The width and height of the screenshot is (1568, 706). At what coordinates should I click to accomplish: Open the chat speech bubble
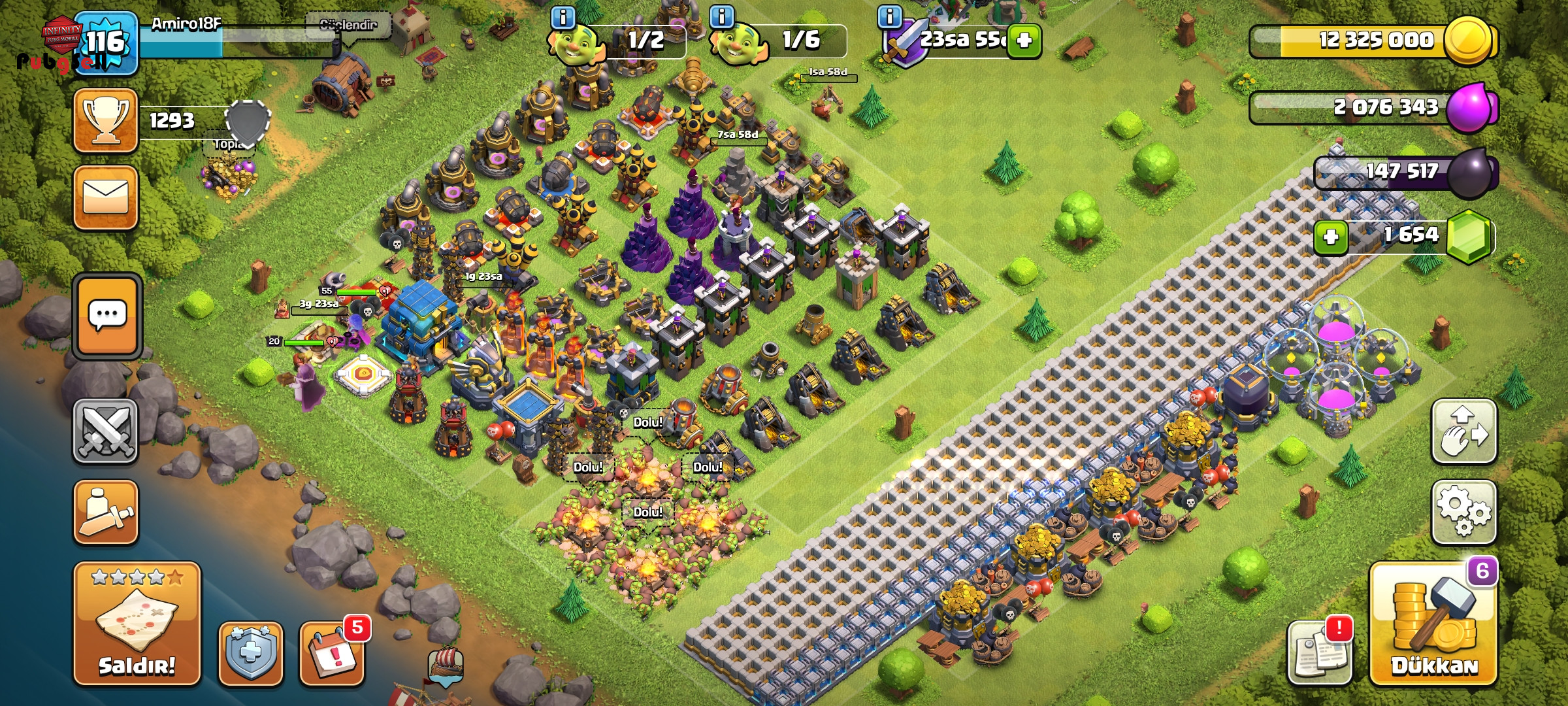[107, 316]
